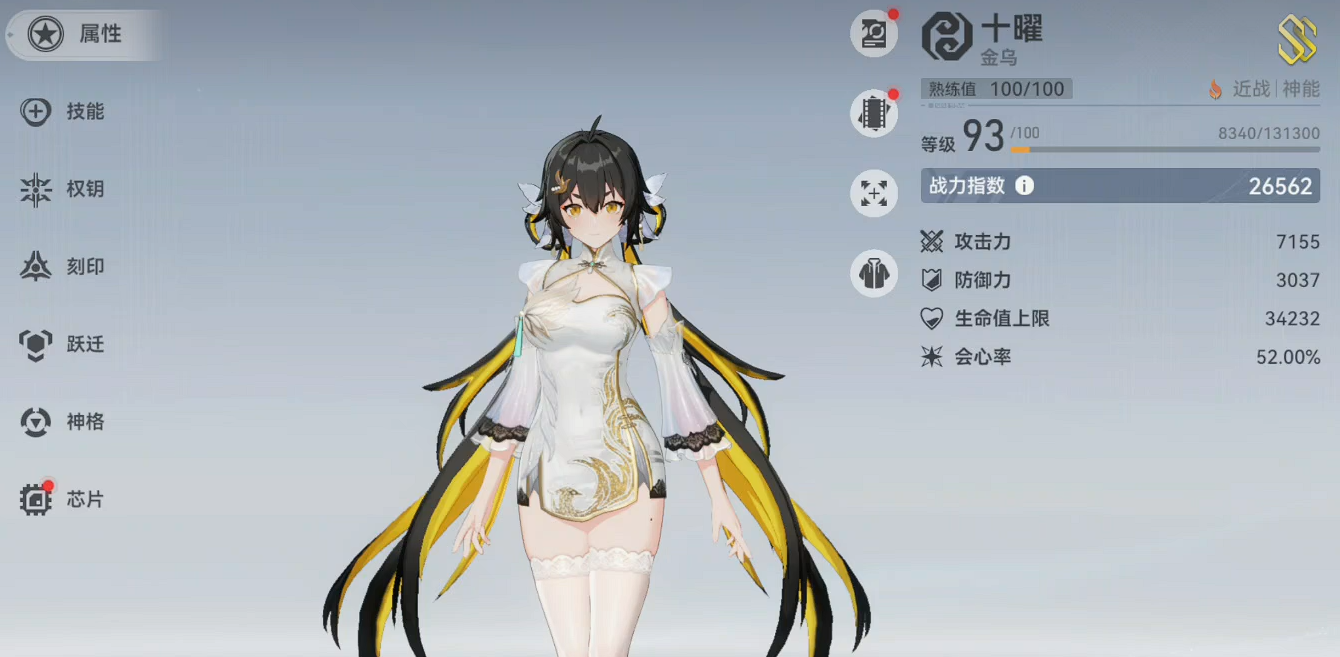The width and height of the screenshot is (1340, 657).
Task: Click the info icon beside 战力指数
Action: pyautogui.click(x=1024, y=186)
